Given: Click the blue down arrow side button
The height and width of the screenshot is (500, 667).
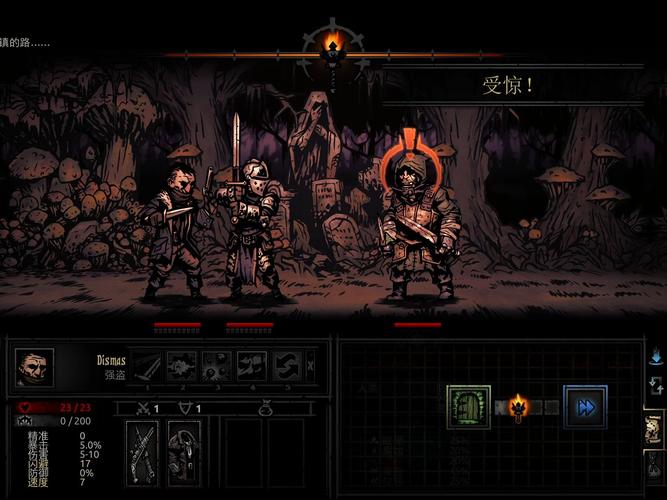Looking at the screenshot, I should [x=655, y=355].
